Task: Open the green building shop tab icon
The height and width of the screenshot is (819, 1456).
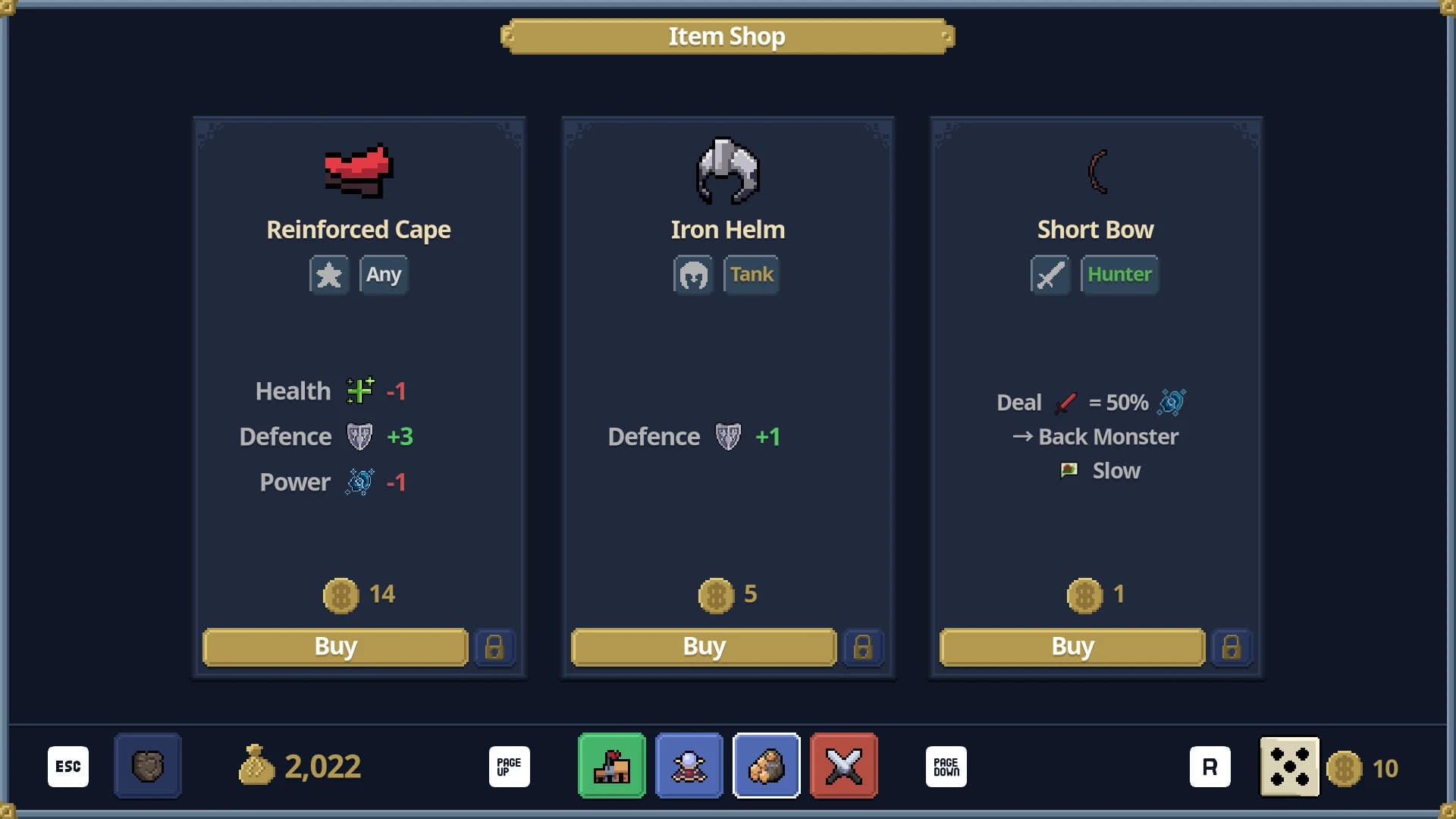Action: click(611, 766)
